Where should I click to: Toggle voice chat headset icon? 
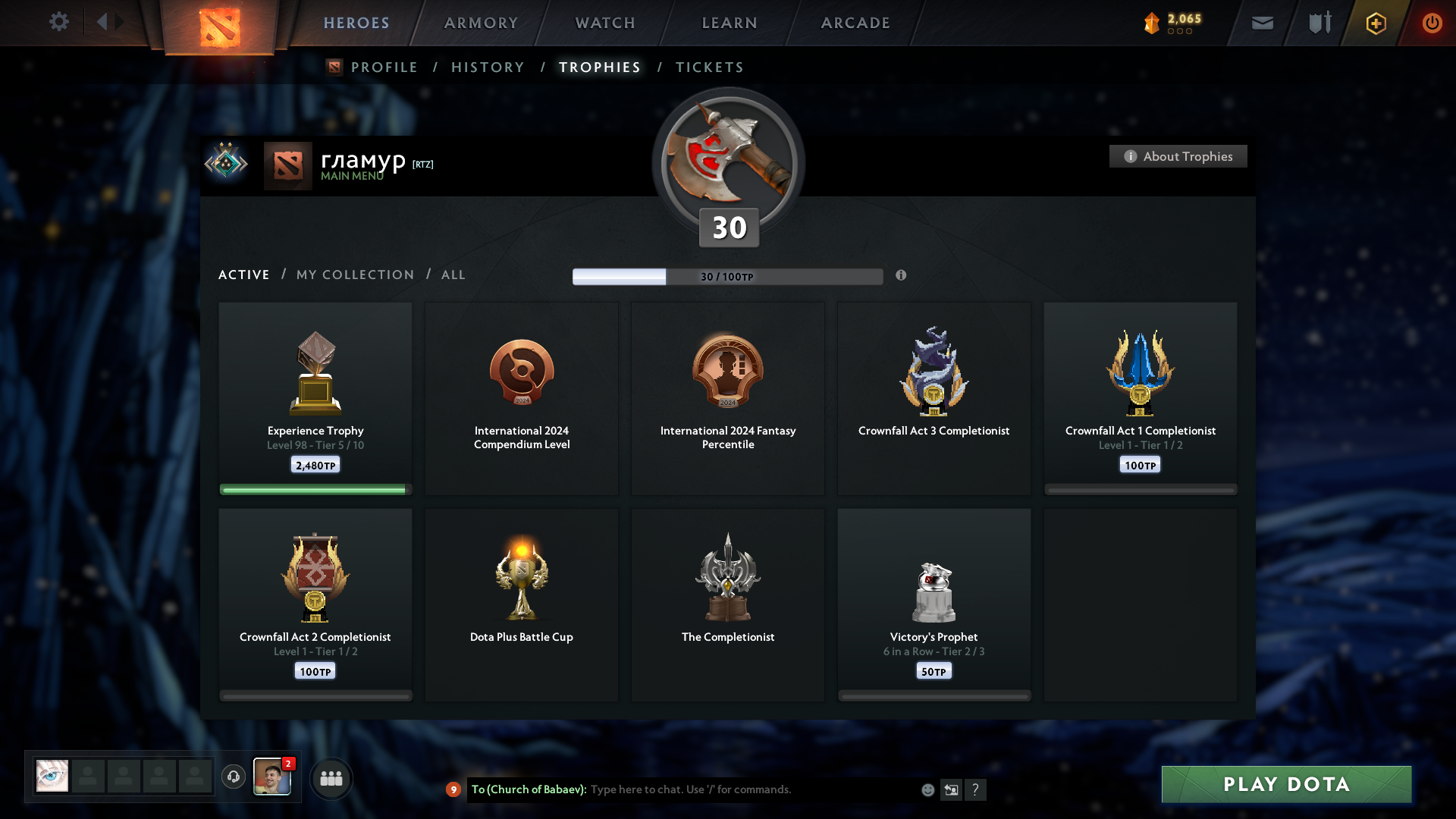234,777
